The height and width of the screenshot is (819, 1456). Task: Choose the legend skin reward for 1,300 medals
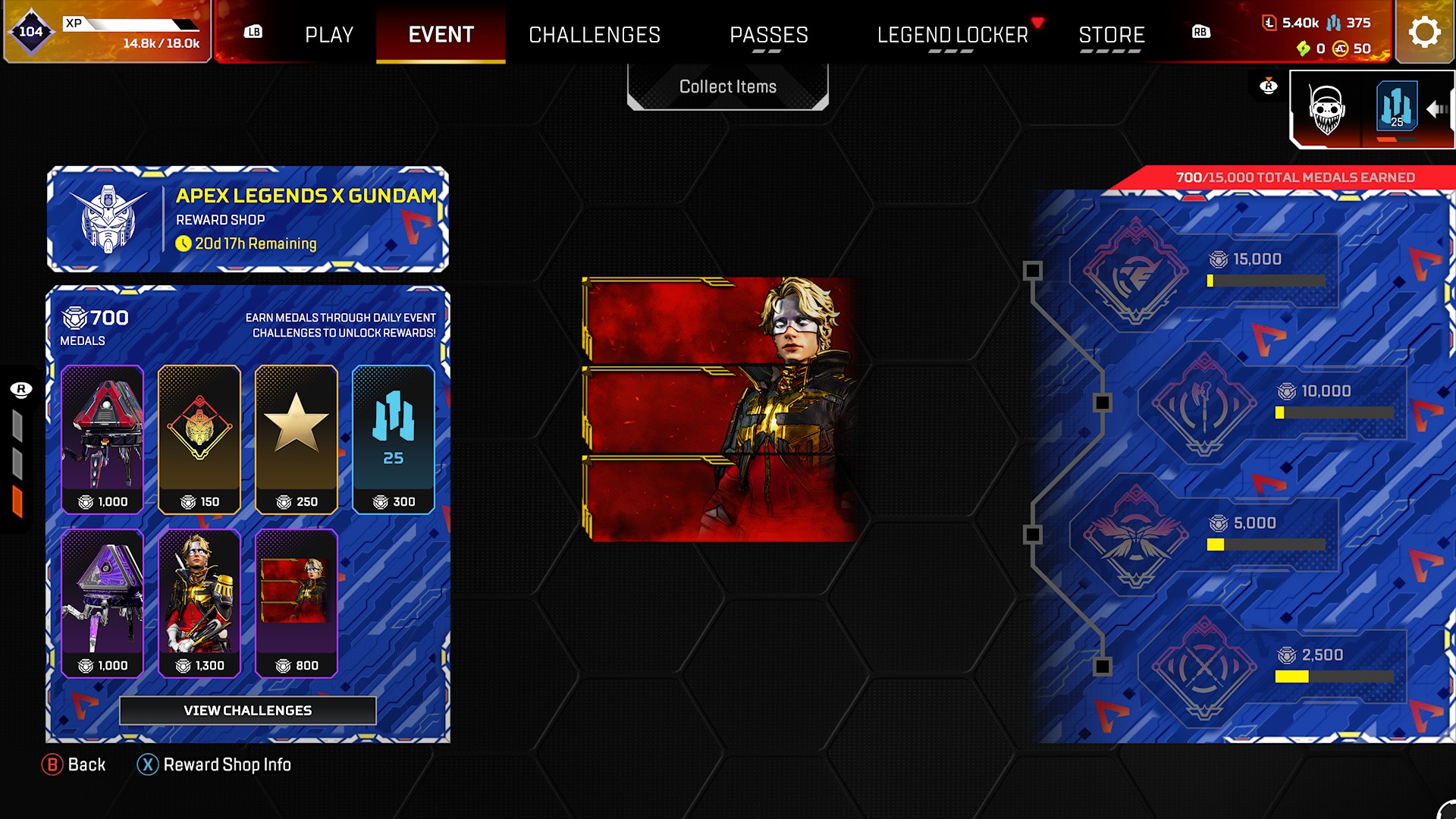point(199,603)
